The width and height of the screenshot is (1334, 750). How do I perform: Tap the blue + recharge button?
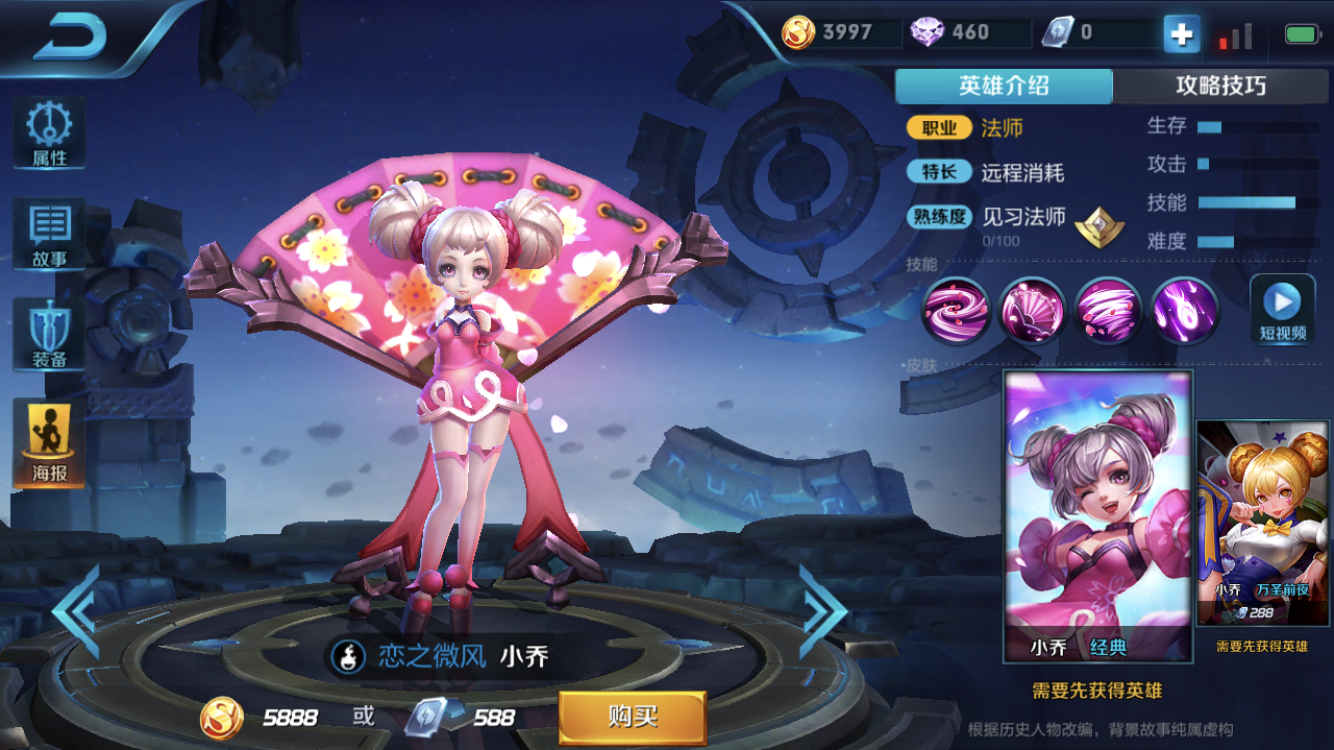click(x=1181, y=33)
